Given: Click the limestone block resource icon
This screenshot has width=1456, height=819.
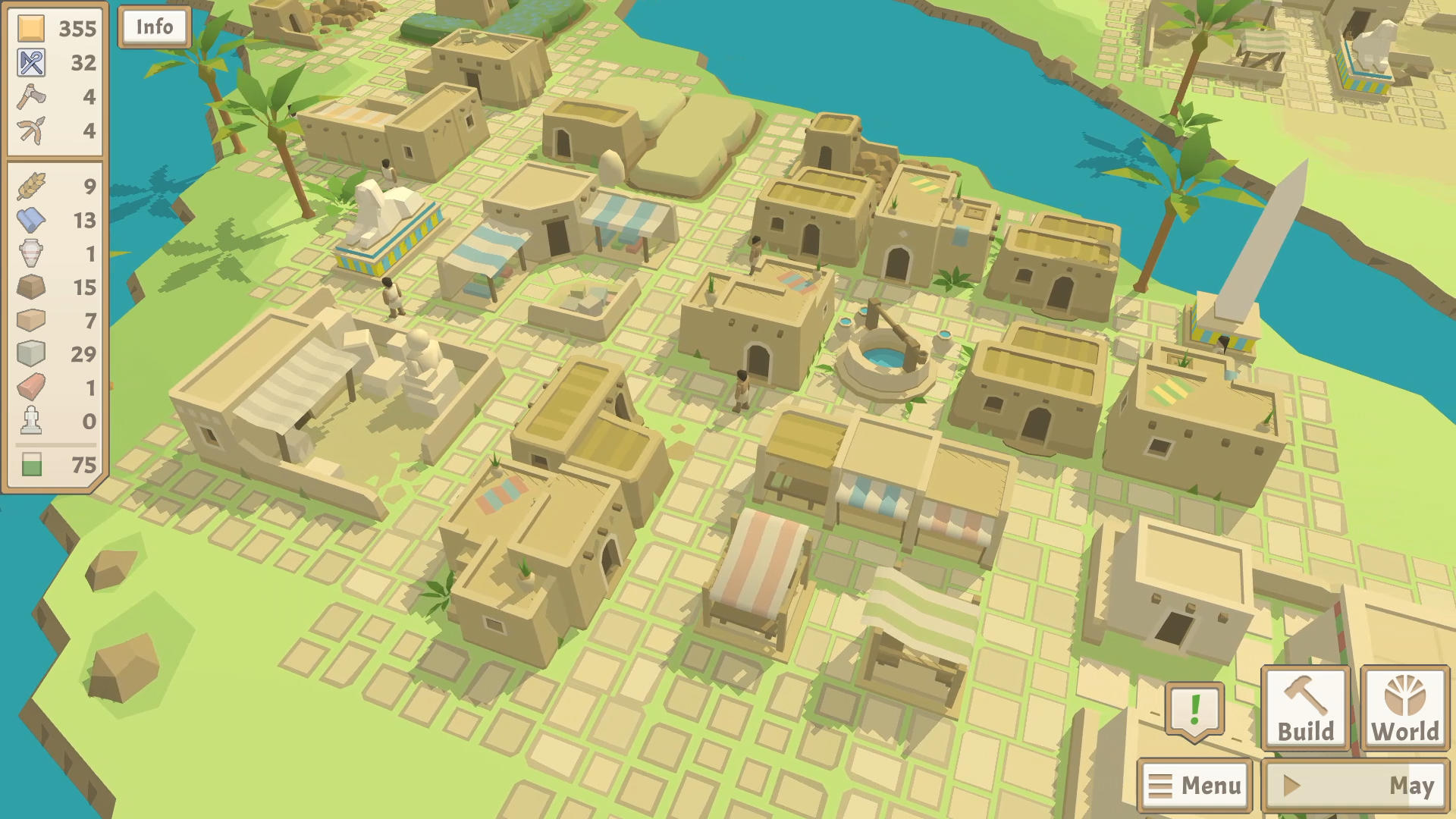Looking at the screenshot, I should tap(30, 353).
